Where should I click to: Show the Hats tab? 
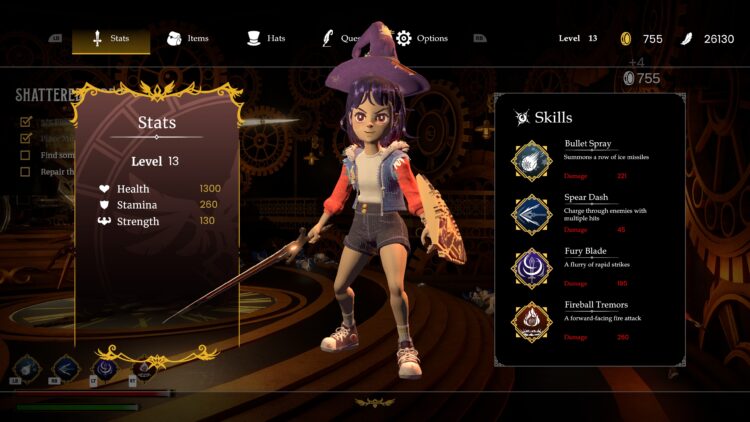click(266, 39)
